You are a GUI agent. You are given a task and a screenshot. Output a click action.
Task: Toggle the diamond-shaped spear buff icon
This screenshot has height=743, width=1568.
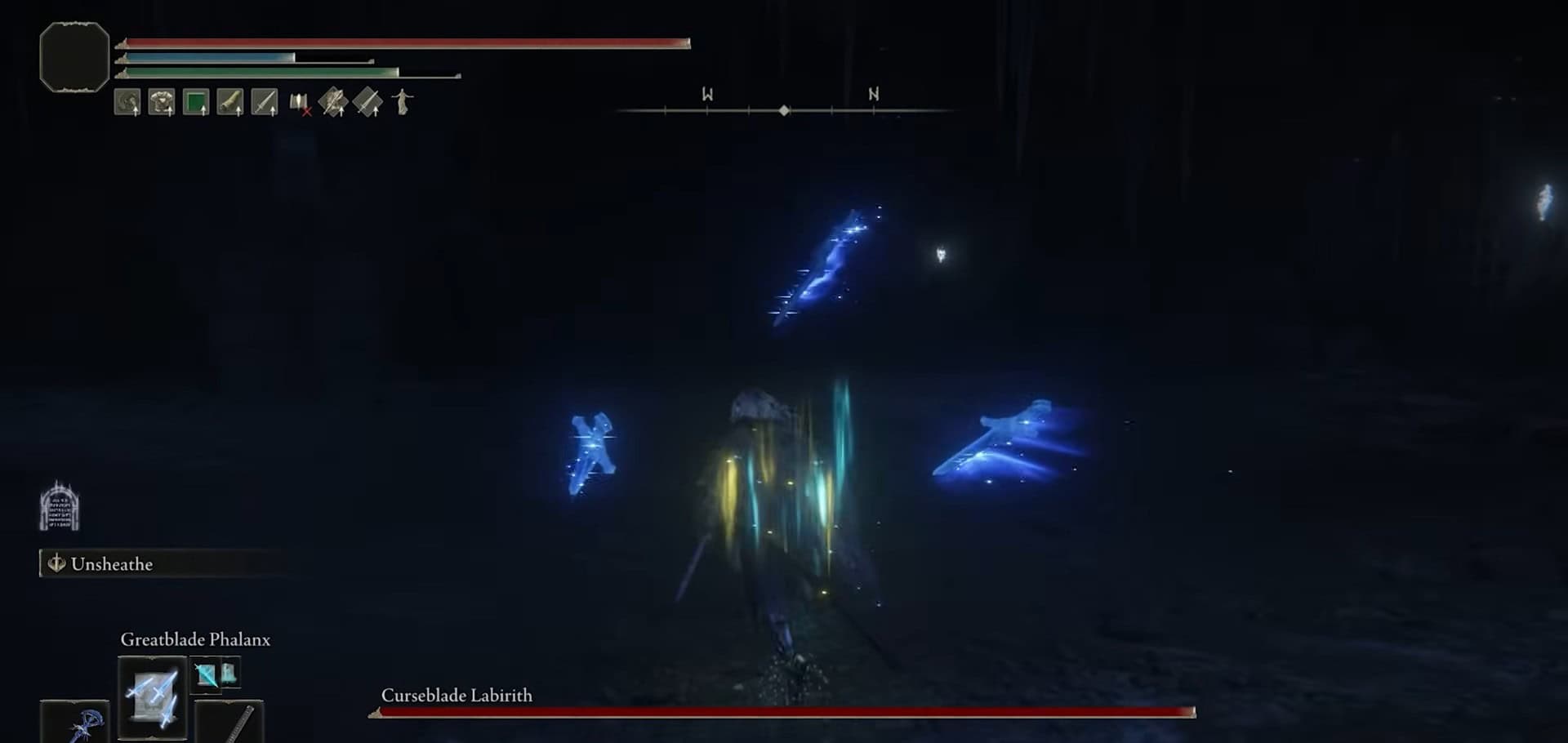point(335,100)
